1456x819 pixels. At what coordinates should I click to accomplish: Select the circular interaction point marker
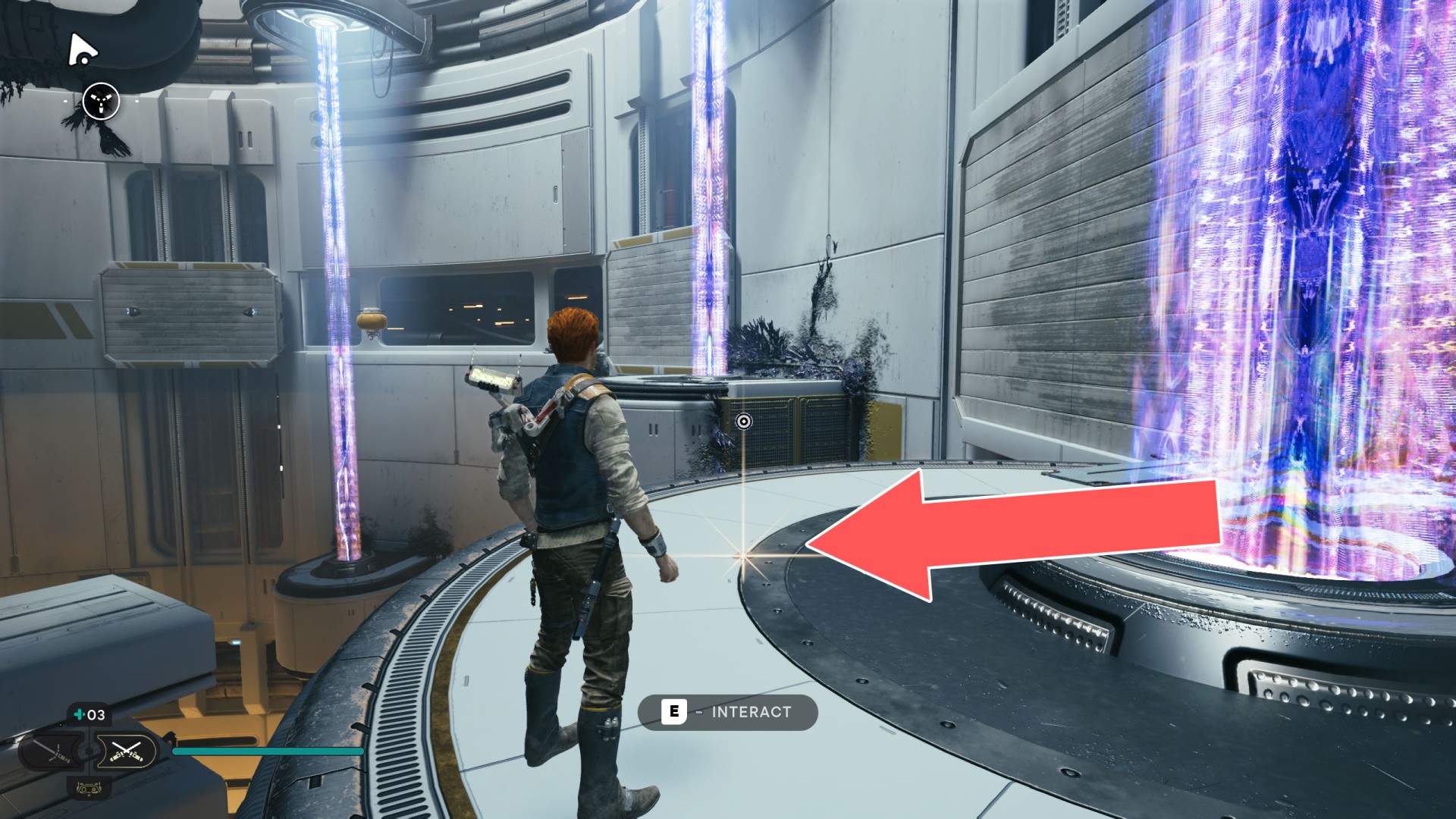tap(744, 422)
